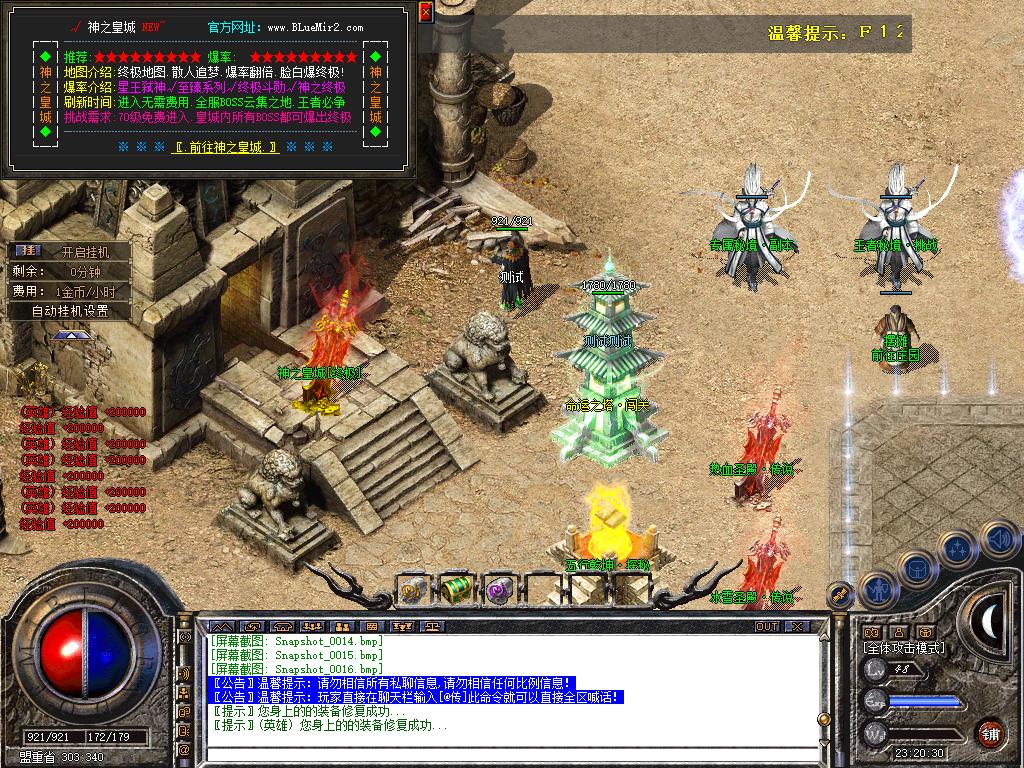Image resolution: width=1024 pixels, height=768 pixels.
Task: Use the purple scroll in the belt
Action: click(x=498, y=590)
